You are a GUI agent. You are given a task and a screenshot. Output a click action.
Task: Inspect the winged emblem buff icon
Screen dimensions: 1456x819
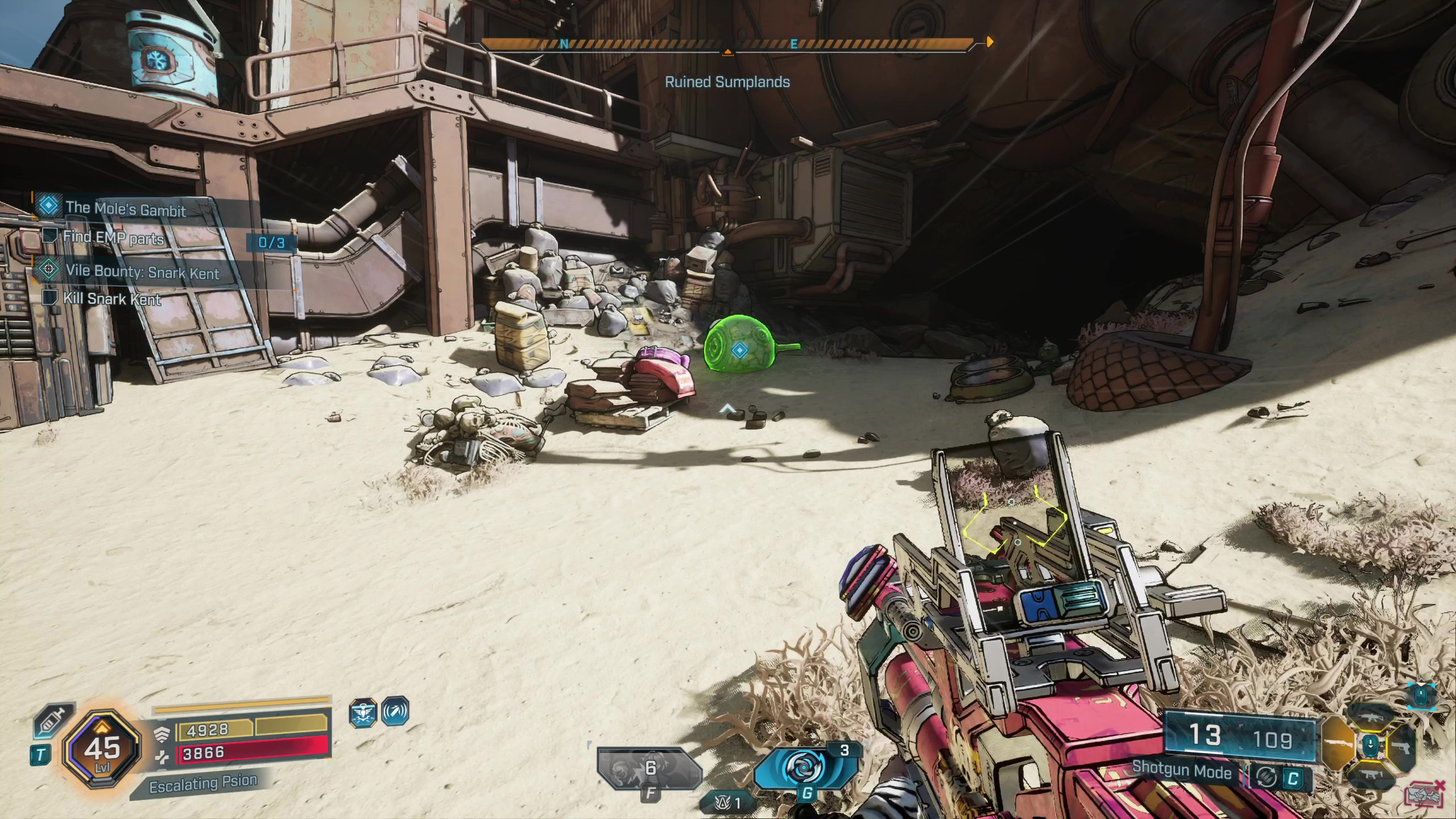coord(363,712)
